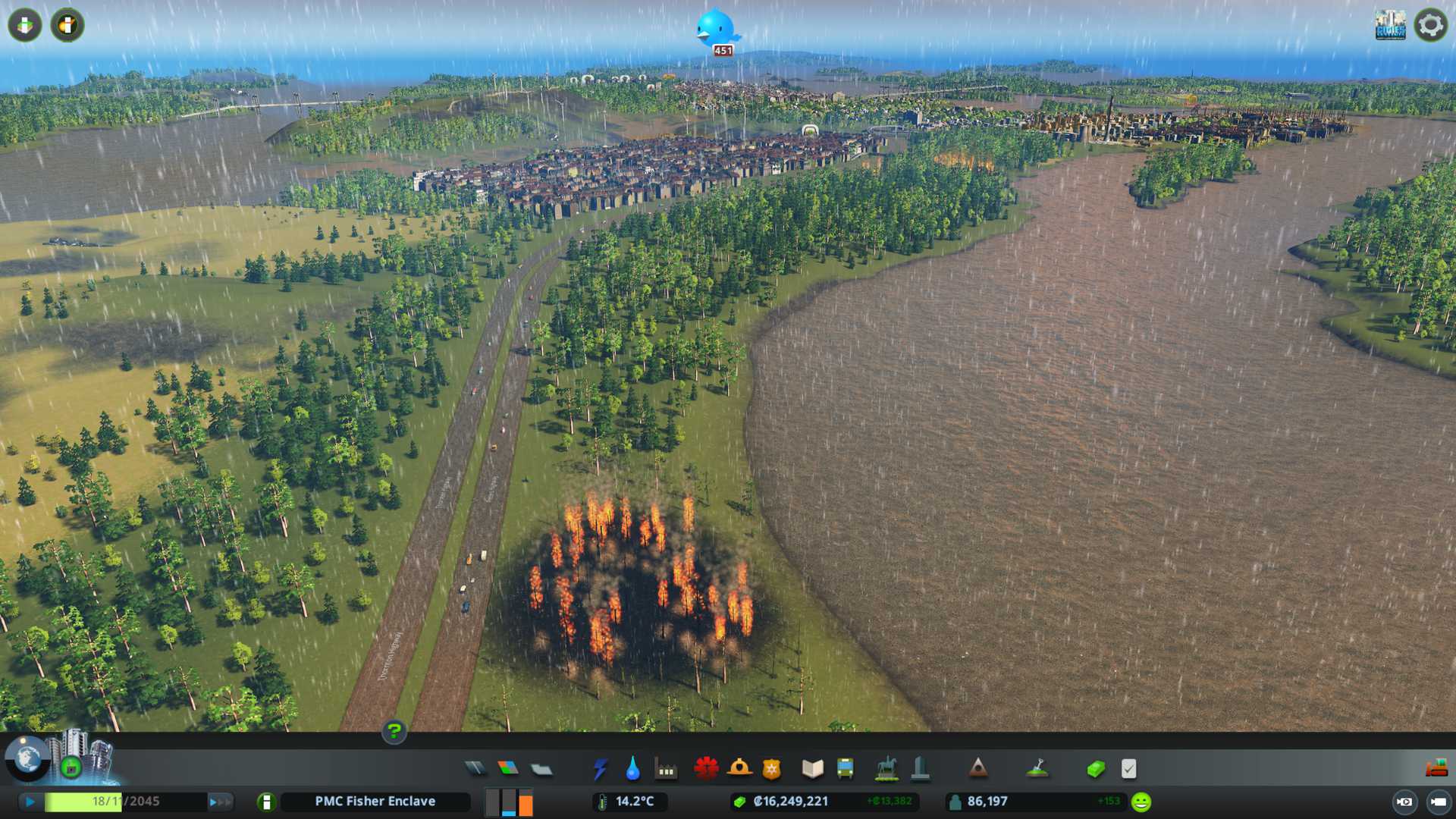Screen dimensions: 1456x819
Task: Open the green question mark advisor
Action: tap(394, 731)
